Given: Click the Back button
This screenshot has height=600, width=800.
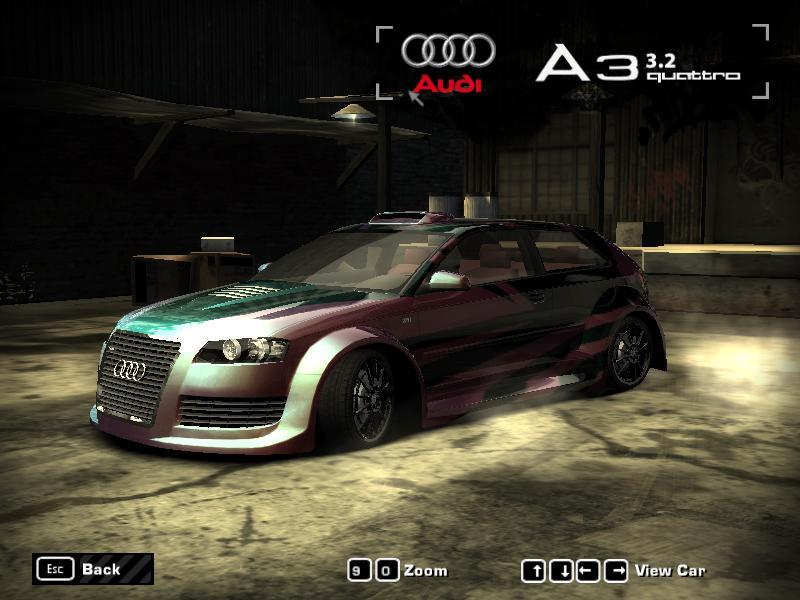Looking at the screenshot, I should click(92, 569).
